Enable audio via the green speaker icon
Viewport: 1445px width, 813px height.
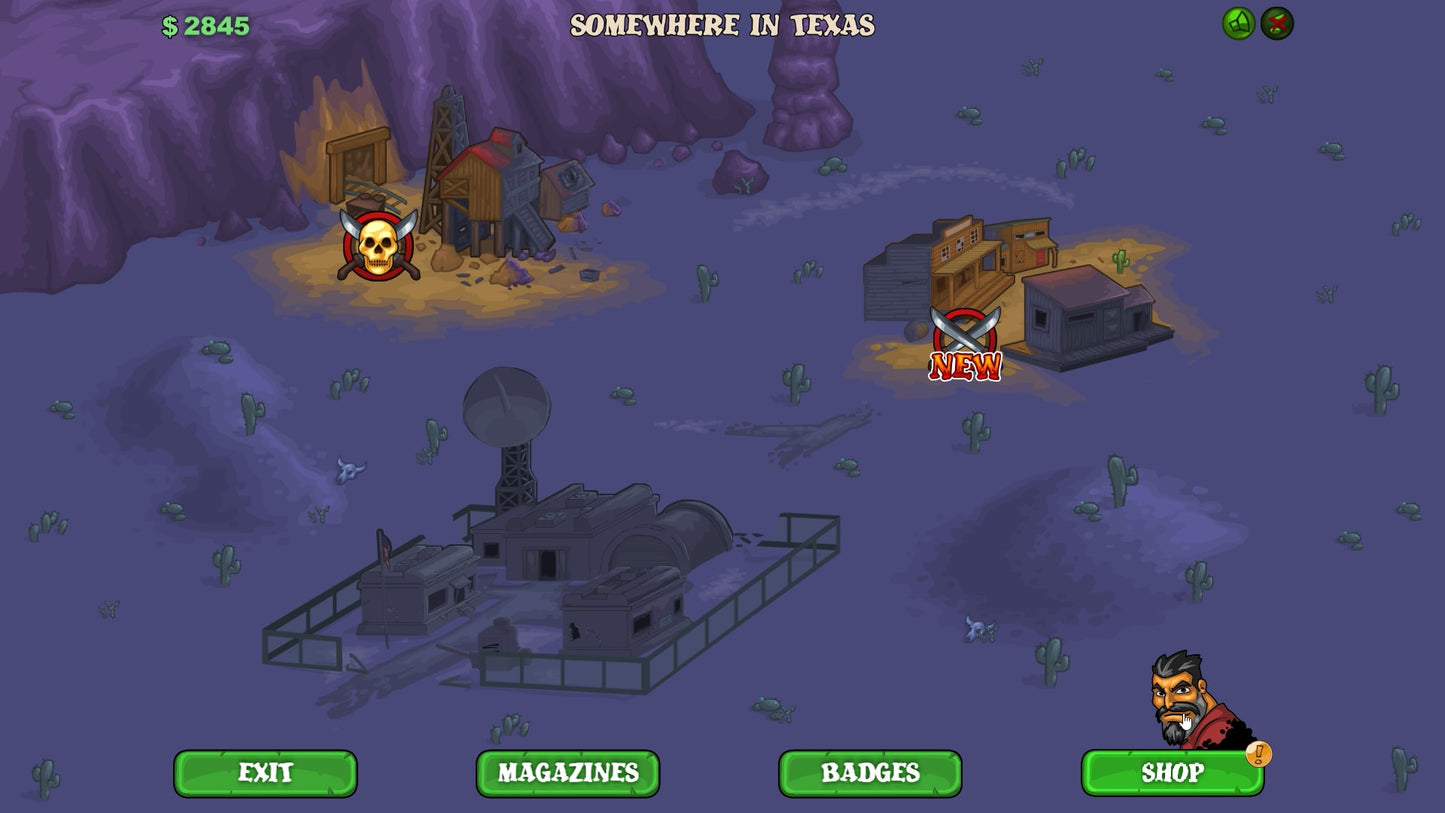click(1237, 23)
